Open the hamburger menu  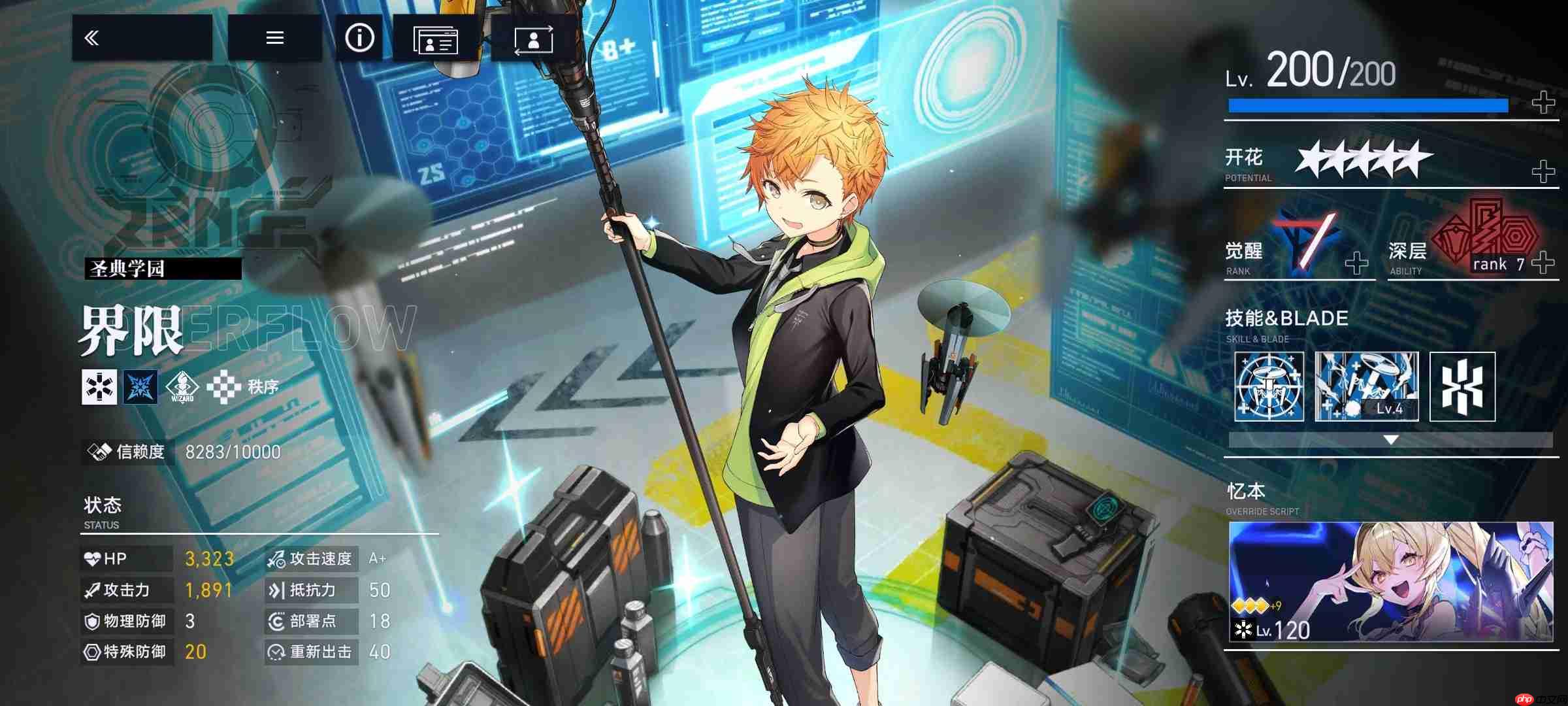tap(274, 37)
